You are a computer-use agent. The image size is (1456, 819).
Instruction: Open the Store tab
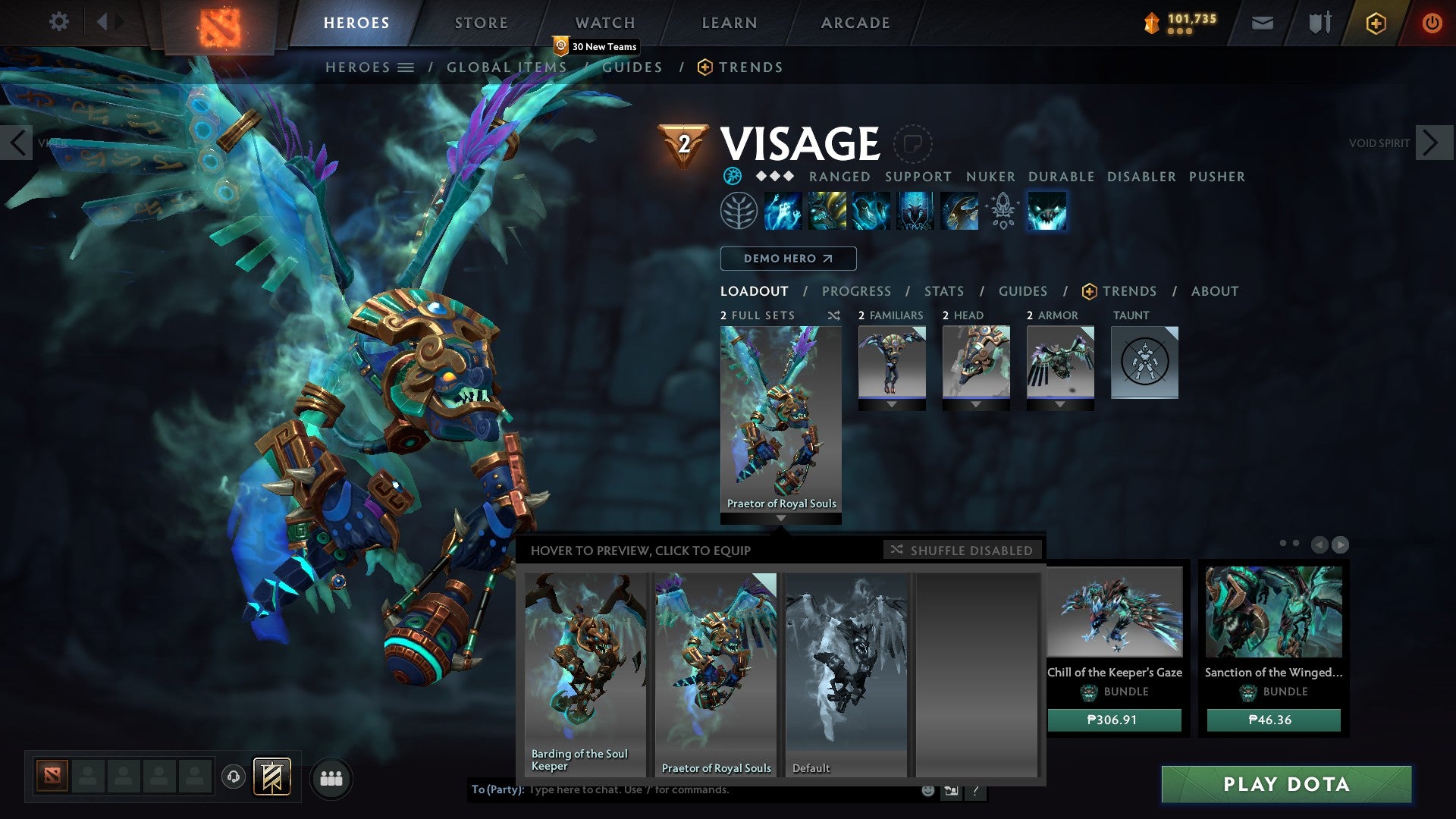pyautogui.click(x=482, y=23)
